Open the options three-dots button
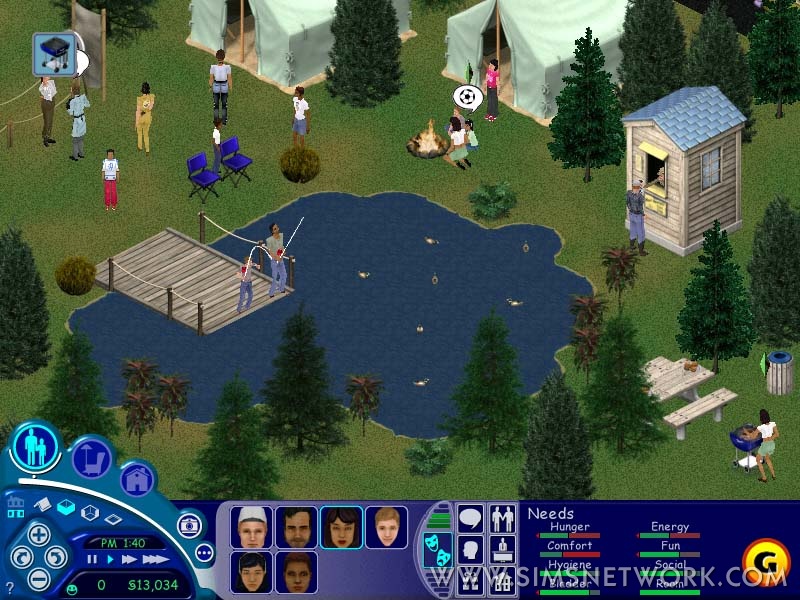Viewport: 800px width, 600px height. pyautogui.click(x=205, y=552)
